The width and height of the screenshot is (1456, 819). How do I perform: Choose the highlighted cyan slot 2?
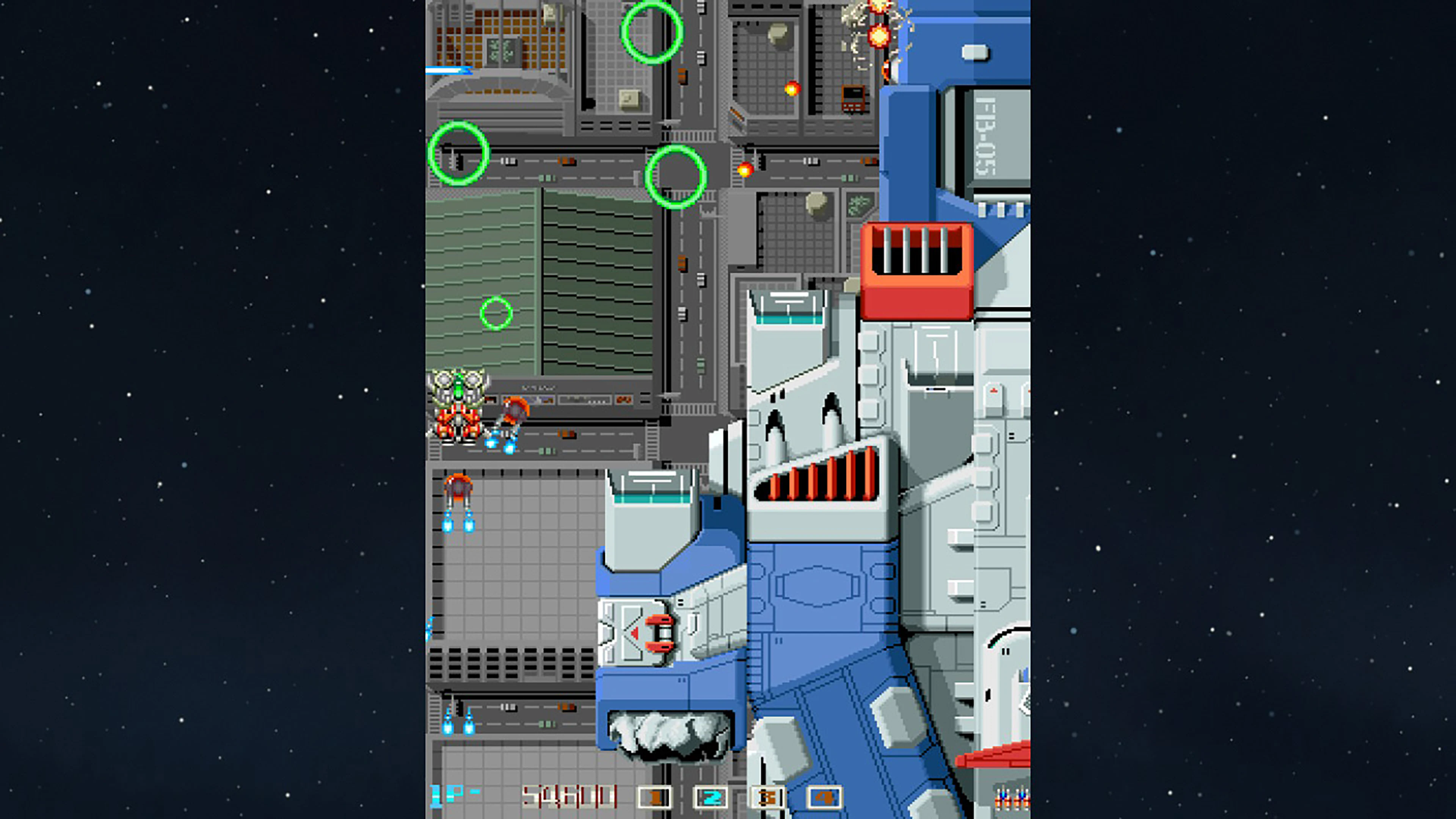pyautogui.click(x=711, y=797)
